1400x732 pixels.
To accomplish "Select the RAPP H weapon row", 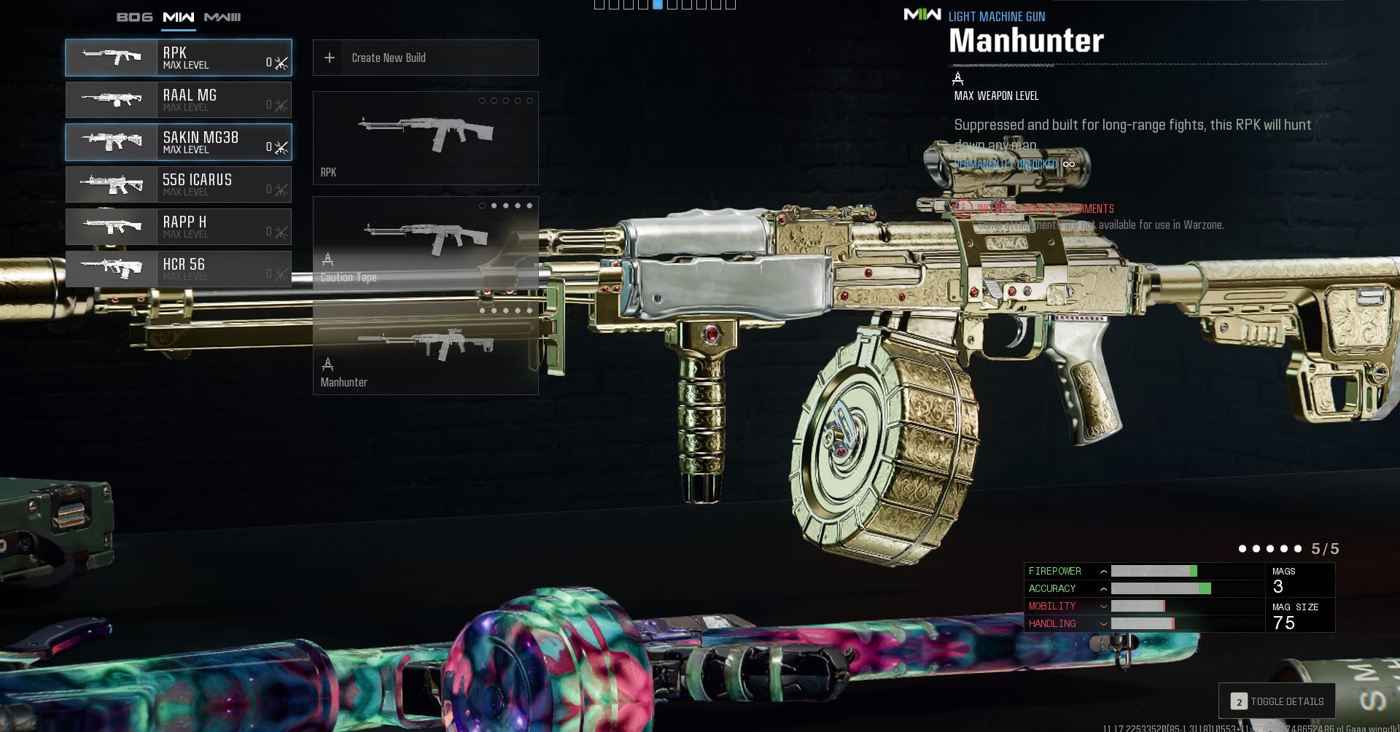I will tap(178, 227).
